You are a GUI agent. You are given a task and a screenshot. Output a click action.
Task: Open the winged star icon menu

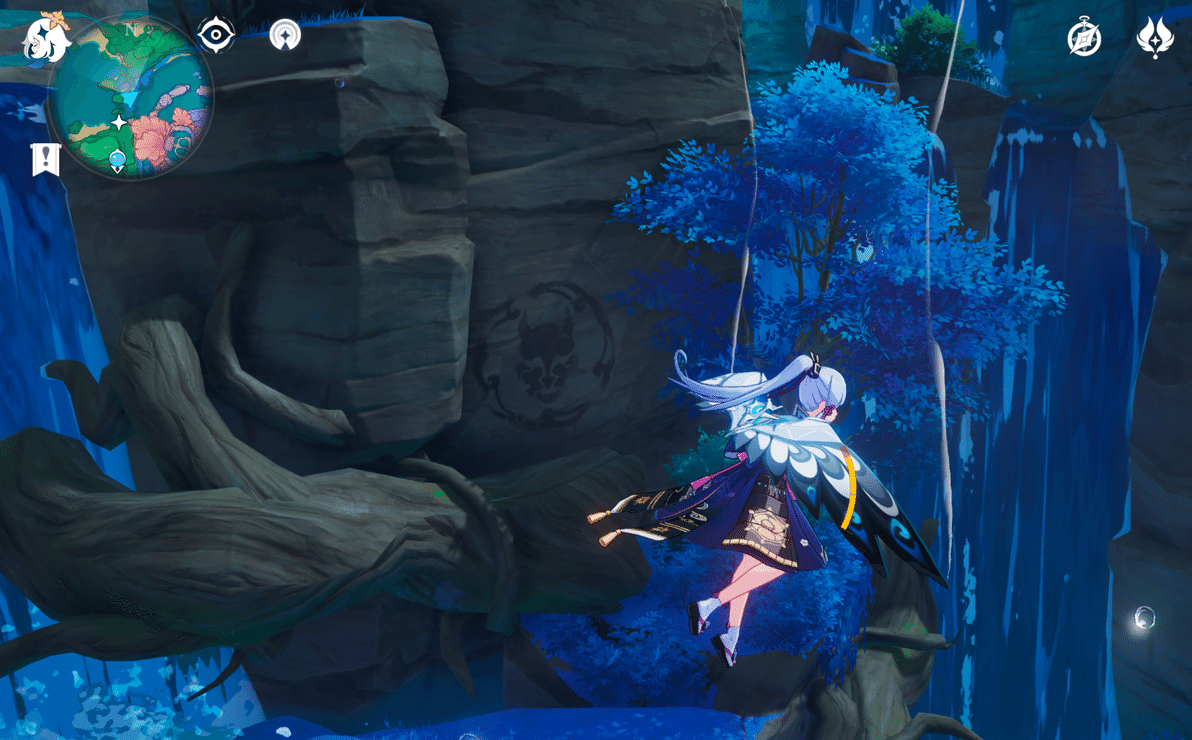pos(1155,38)
